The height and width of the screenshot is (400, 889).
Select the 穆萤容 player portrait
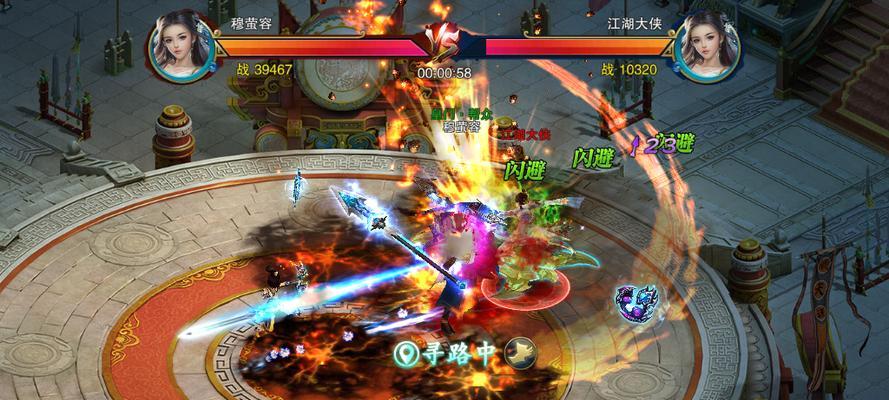point(183,47)
